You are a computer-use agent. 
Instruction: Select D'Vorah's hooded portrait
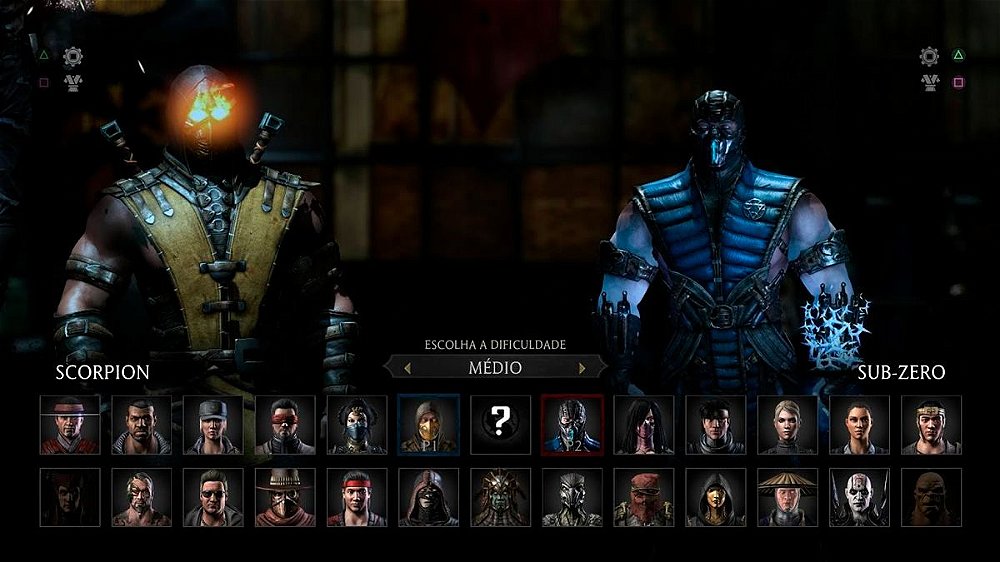716,497
